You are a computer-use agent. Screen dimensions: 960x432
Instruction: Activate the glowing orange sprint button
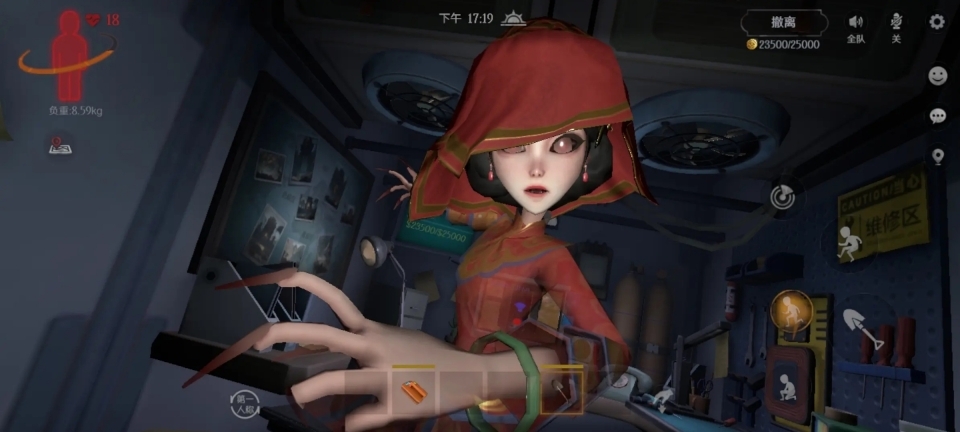coord(791,311)
